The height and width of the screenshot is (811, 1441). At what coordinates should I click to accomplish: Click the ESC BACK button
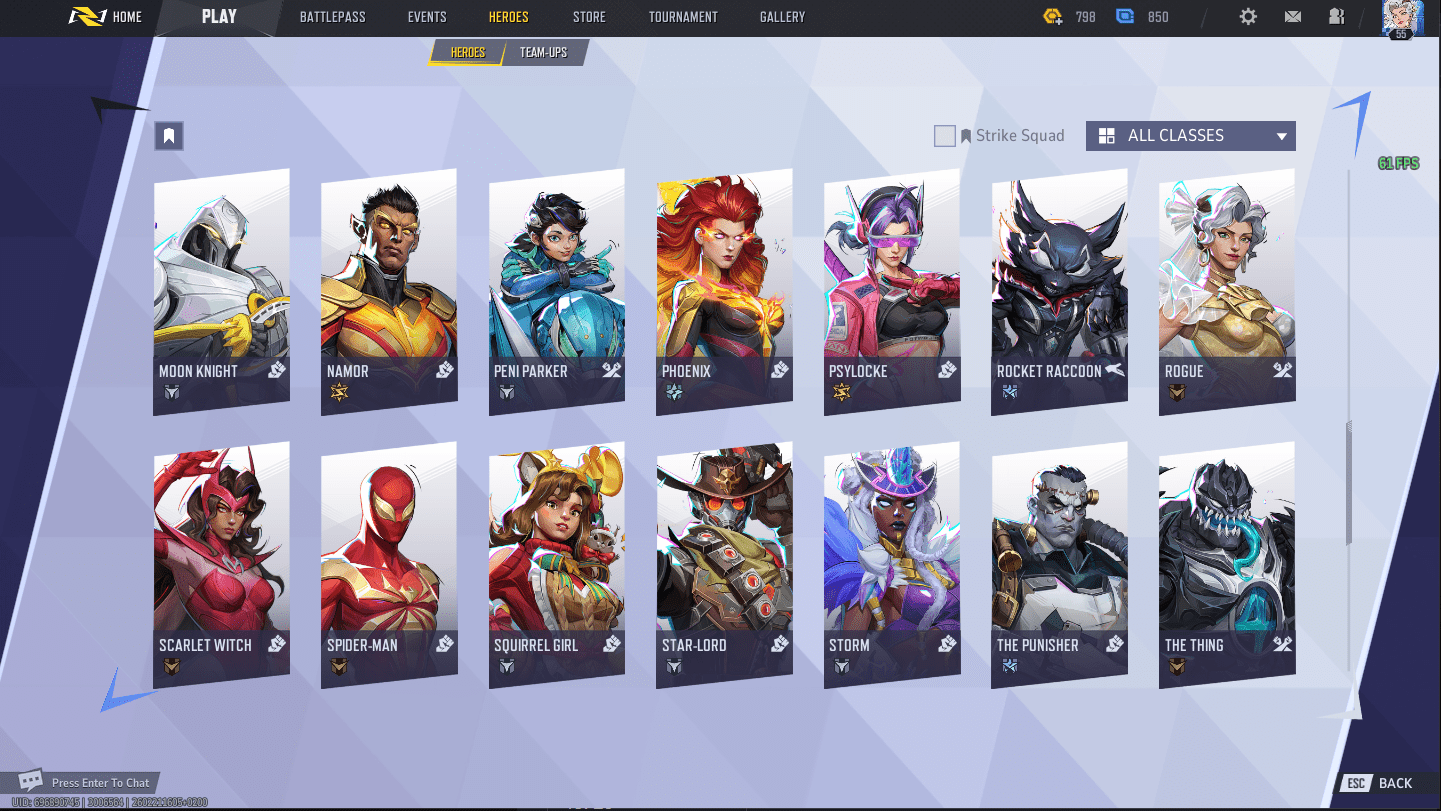[1380, 783]
